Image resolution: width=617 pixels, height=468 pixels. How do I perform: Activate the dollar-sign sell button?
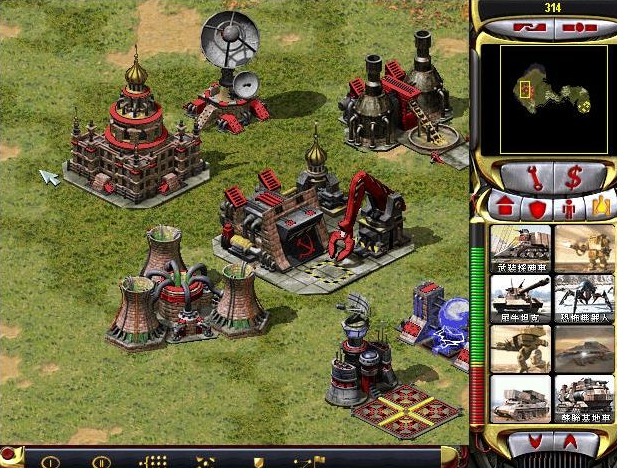coord(574,178)
